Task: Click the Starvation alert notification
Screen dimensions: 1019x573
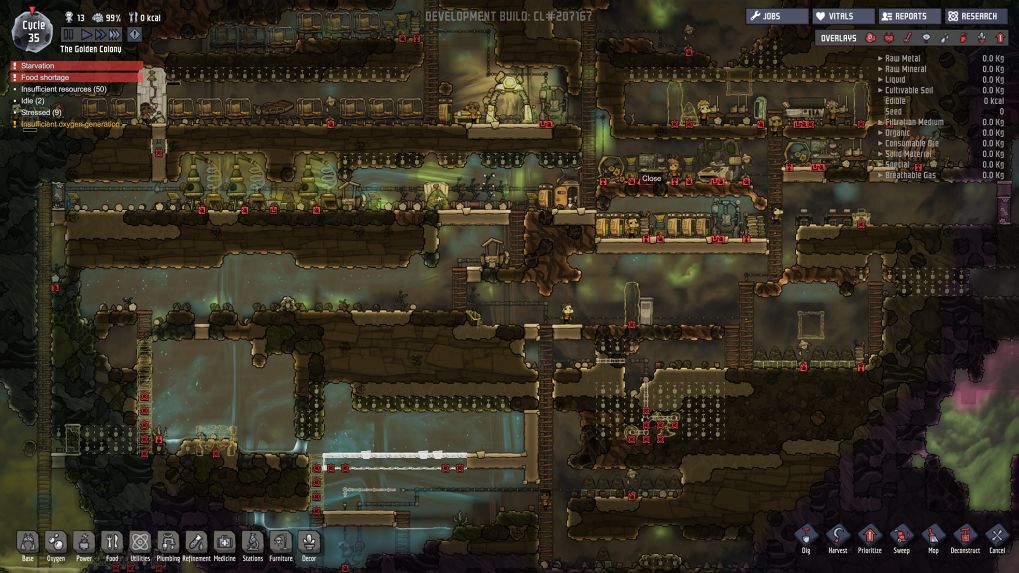Action: [x=75, y=65]
